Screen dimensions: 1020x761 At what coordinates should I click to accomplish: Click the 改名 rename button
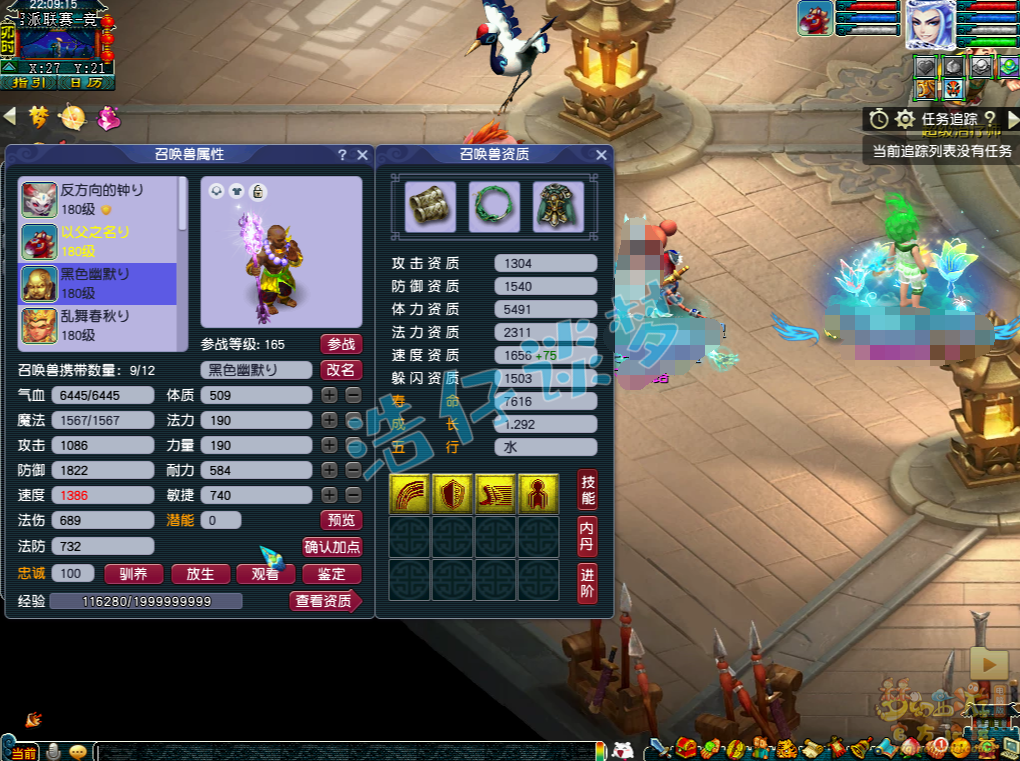point(341,369)
